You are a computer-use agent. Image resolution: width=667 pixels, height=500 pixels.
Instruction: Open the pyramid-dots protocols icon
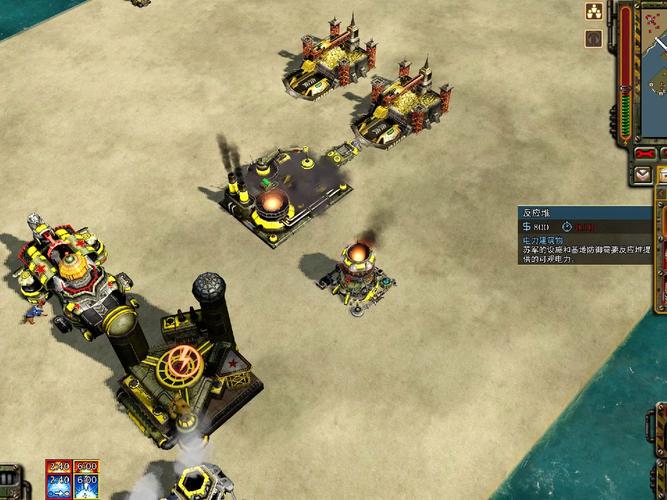[594, 12]
